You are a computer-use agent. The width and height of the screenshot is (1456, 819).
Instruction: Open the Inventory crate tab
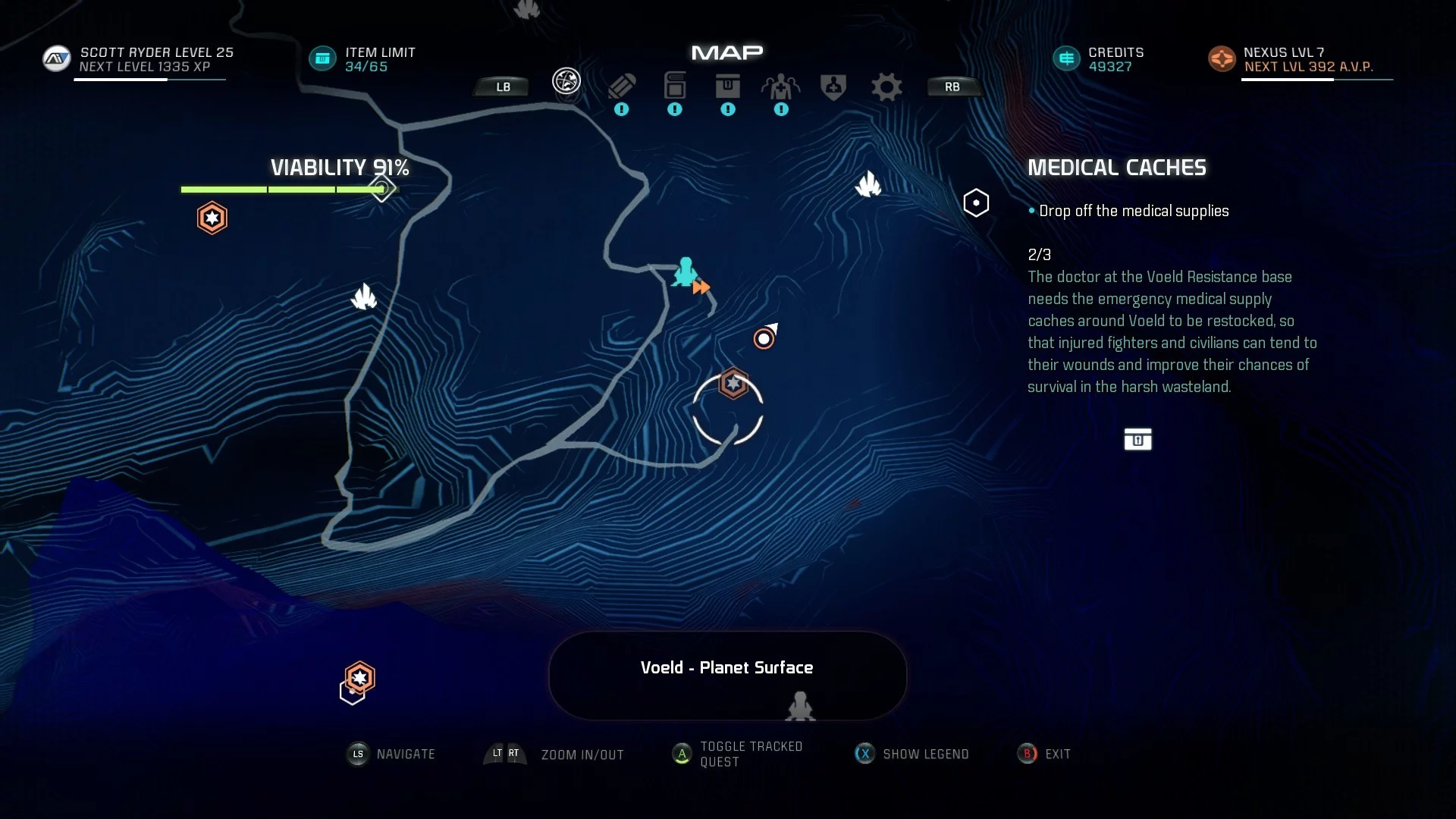tap(728, 86)
